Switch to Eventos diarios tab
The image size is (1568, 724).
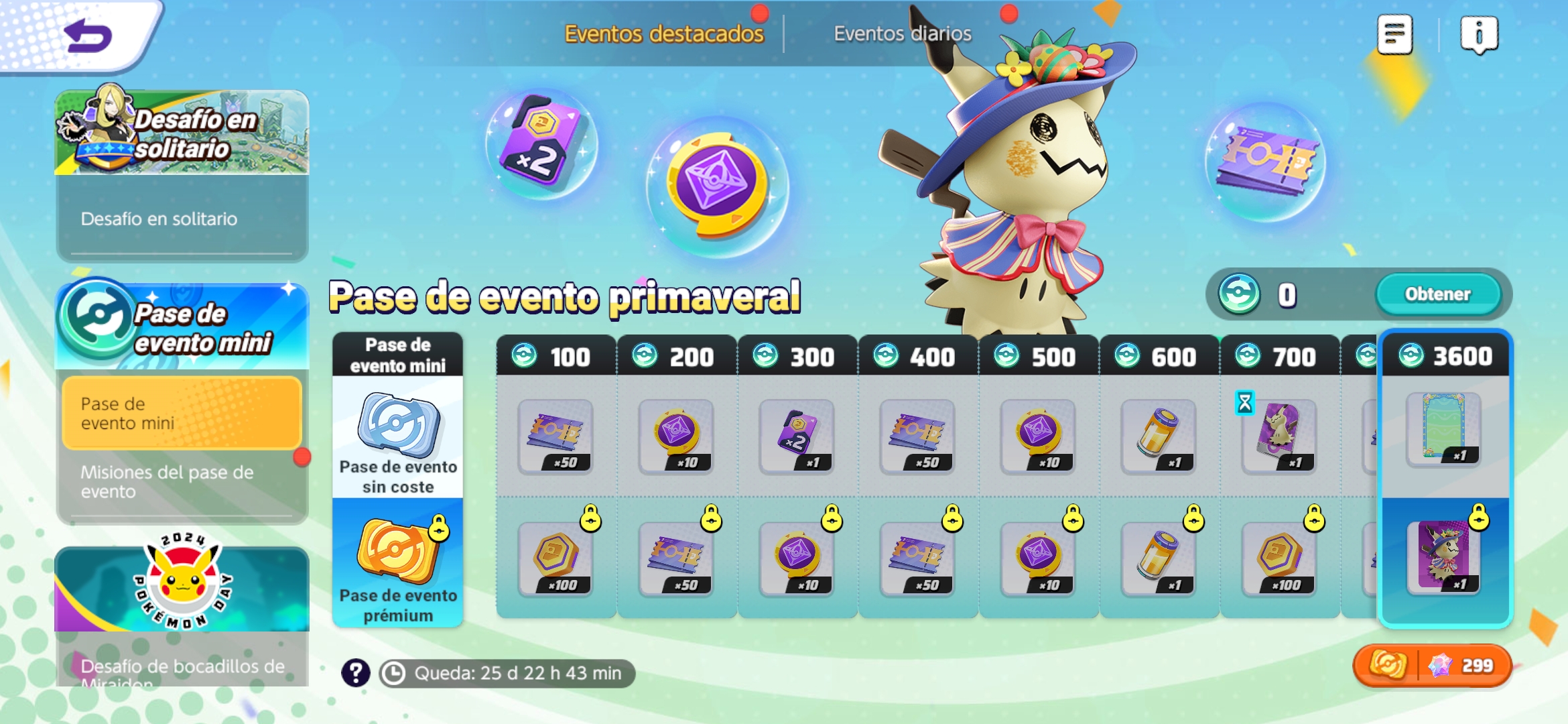coord(902,34)
